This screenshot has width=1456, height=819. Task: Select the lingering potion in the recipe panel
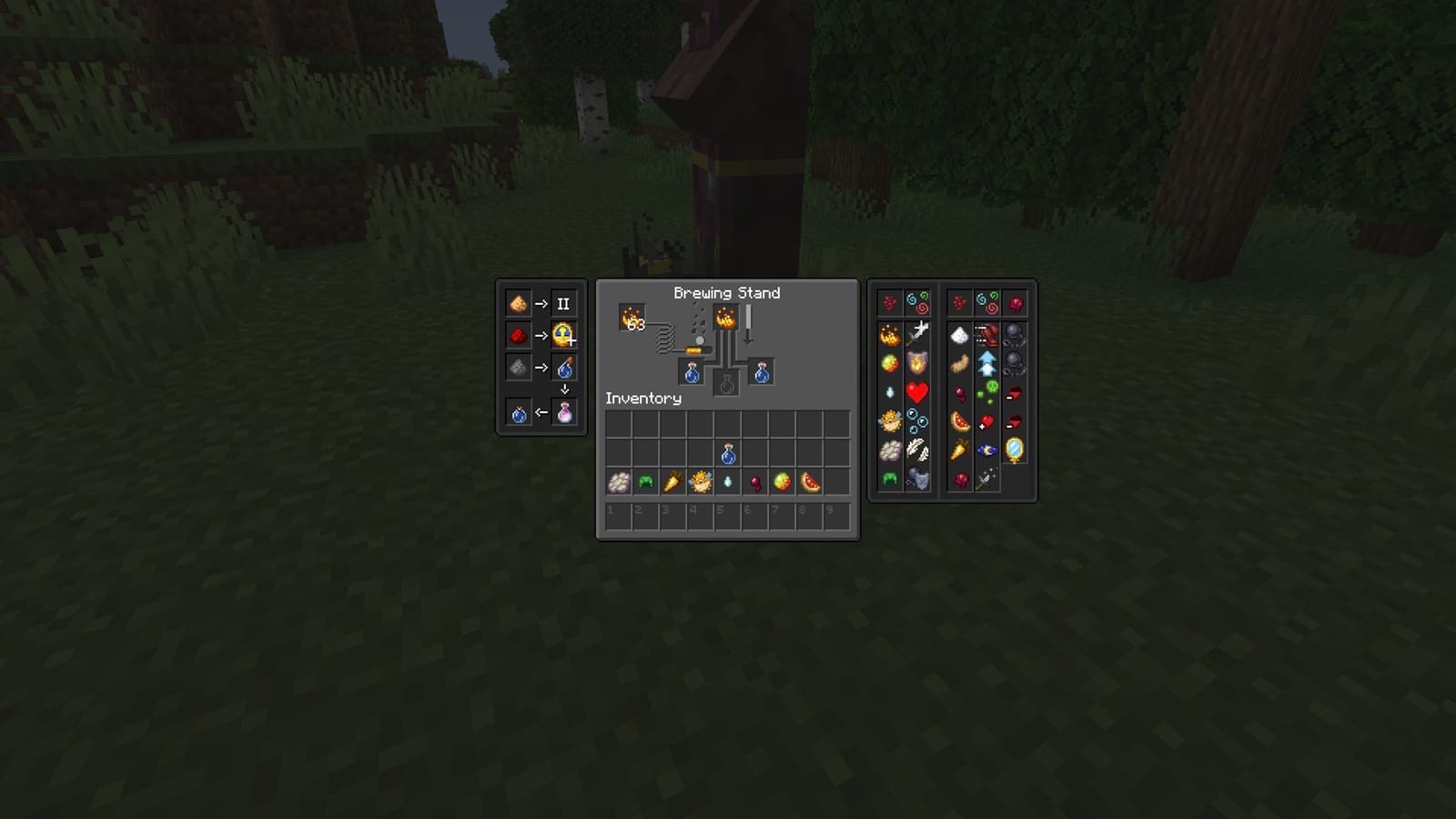point(565,412)
